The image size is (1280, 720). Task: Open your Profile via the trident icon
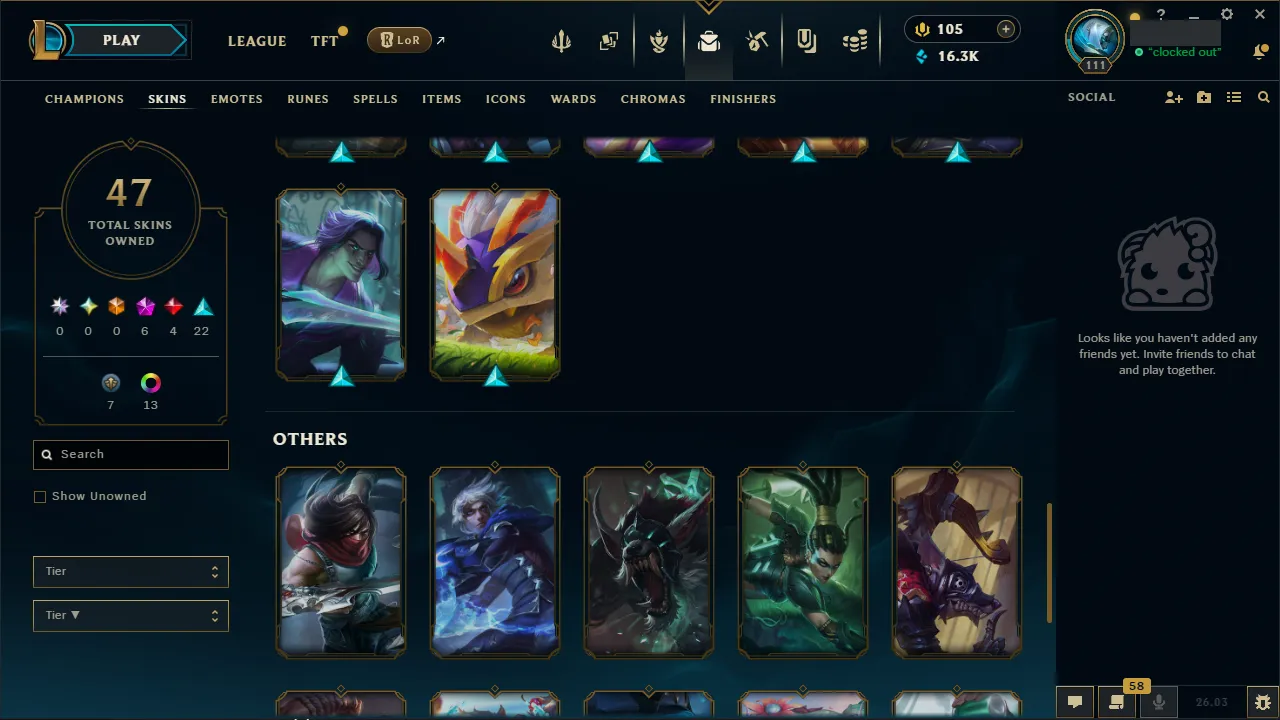tap(561, 41)
